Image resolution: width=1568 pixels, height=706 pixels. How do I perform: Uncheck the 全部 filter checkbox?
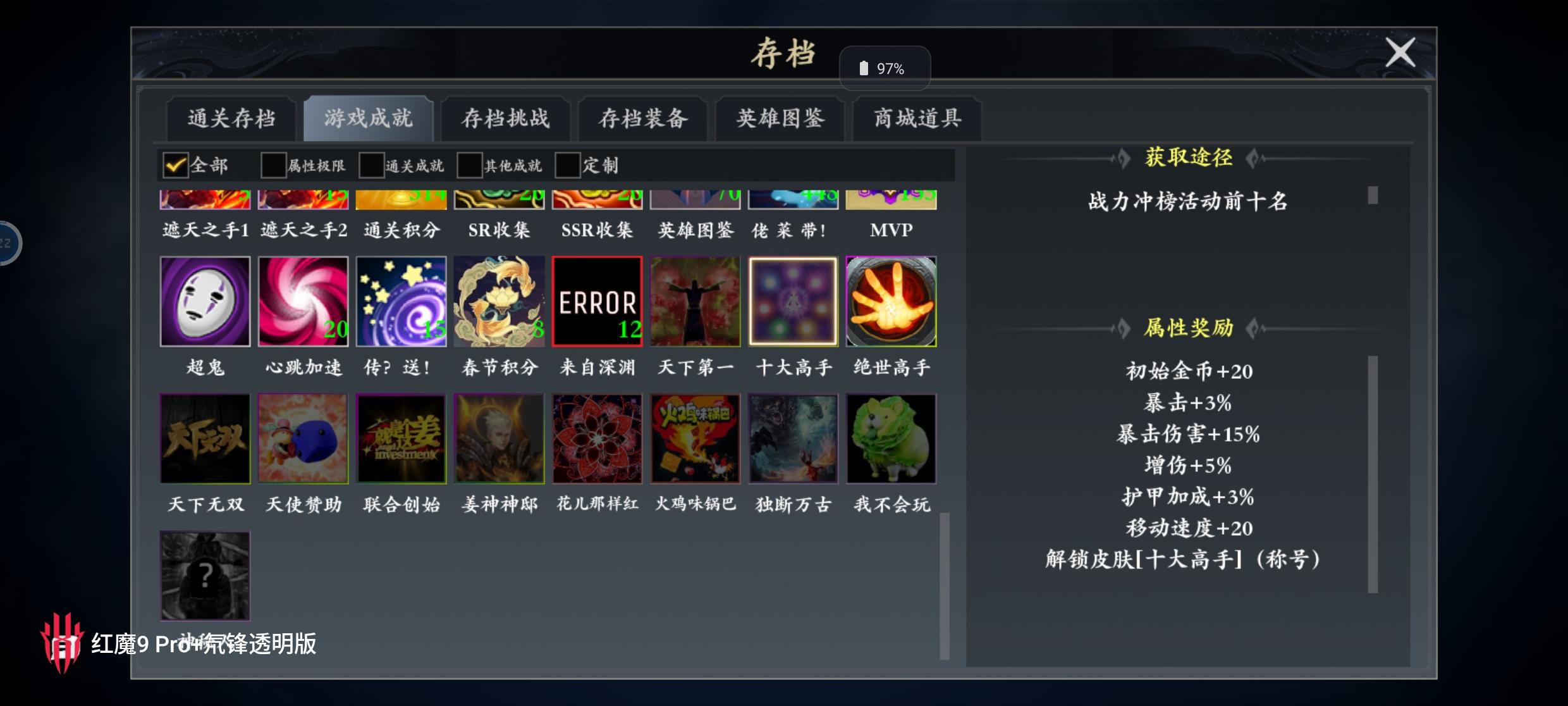[x=175, y=164]
